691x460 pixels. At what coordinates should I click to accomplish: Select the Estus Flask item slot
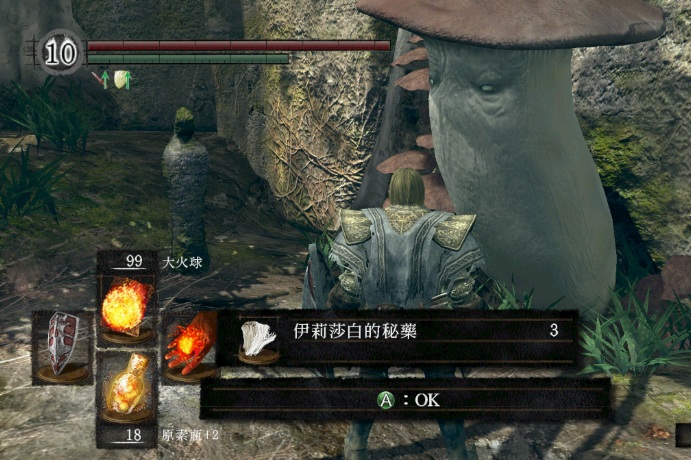(127, 390)
